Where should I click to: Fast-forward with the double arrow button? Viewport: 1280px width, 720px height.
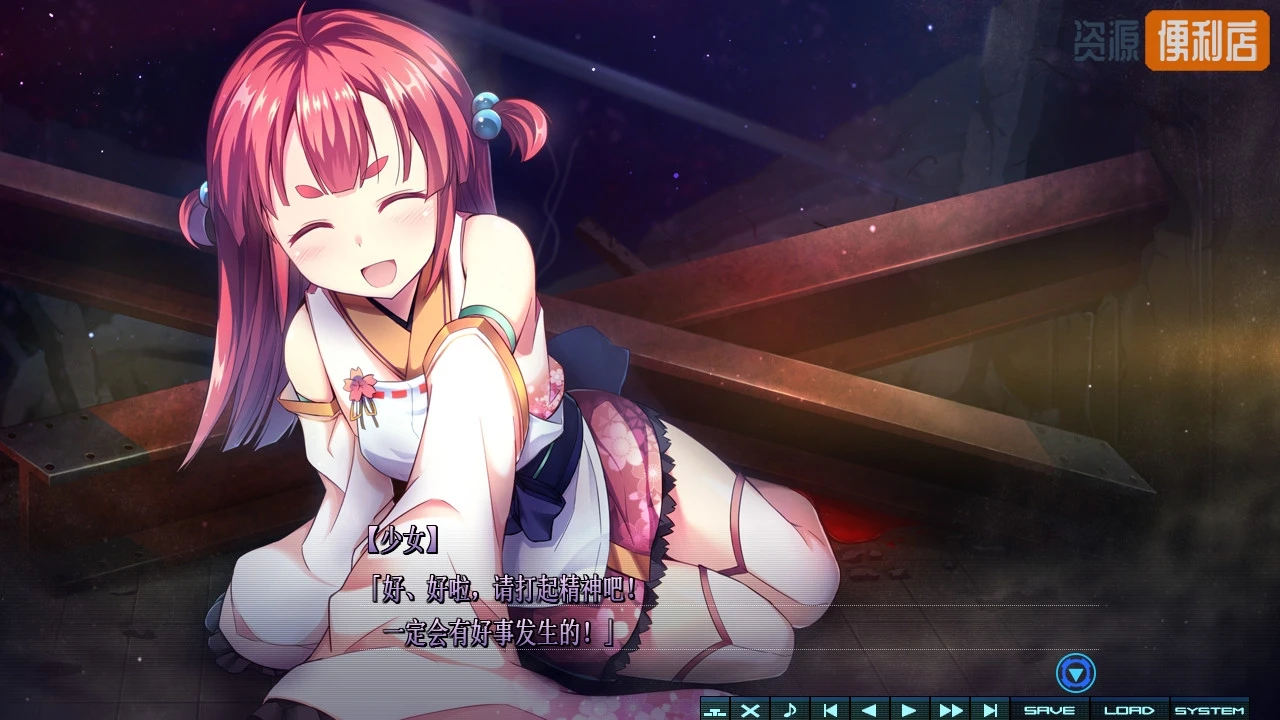point(950,710)
